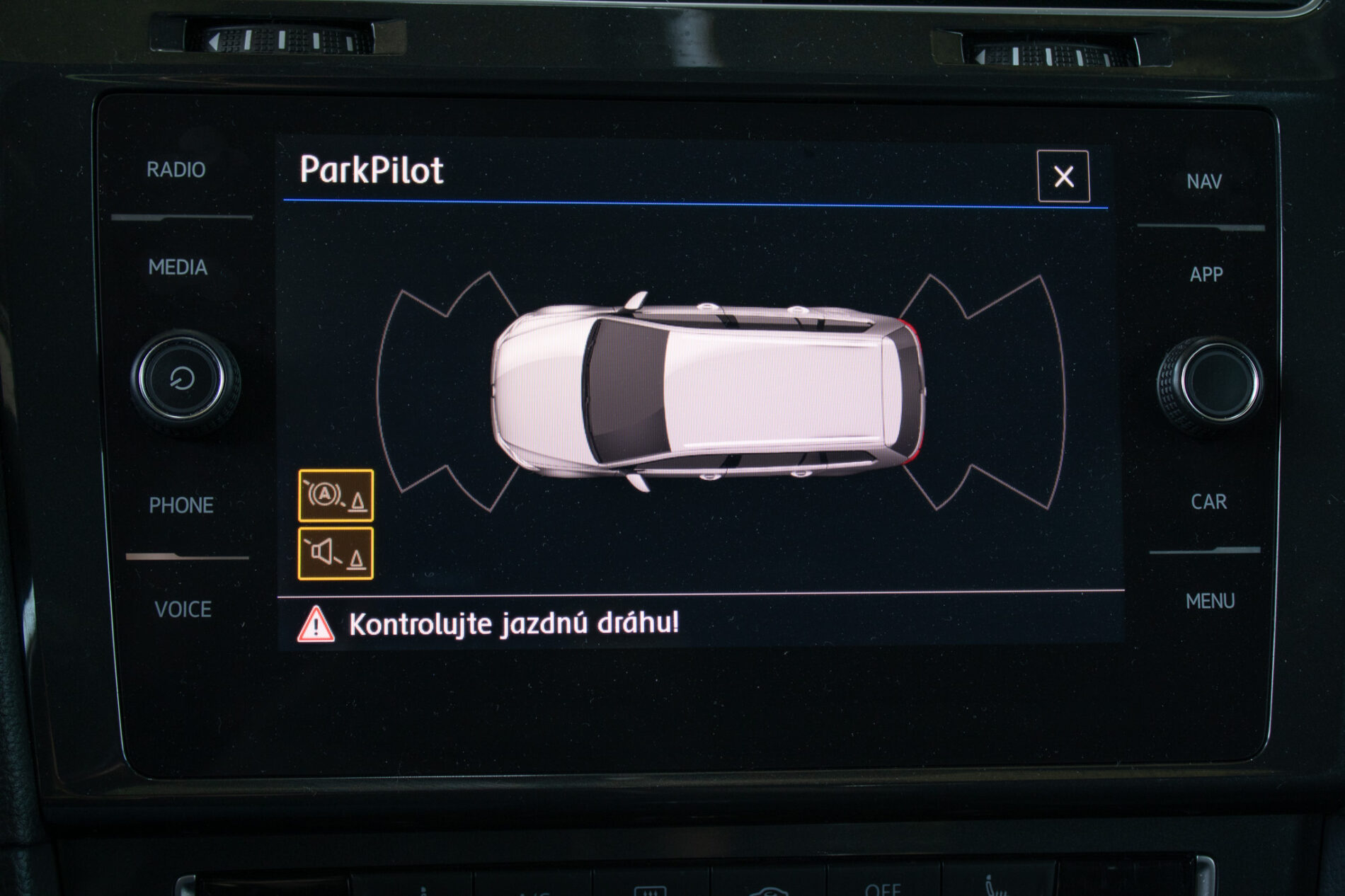Screen dimensions: 1345x896
Task: Open the PHONE menu
Action: pyautogui.click(x=181, y=505)
